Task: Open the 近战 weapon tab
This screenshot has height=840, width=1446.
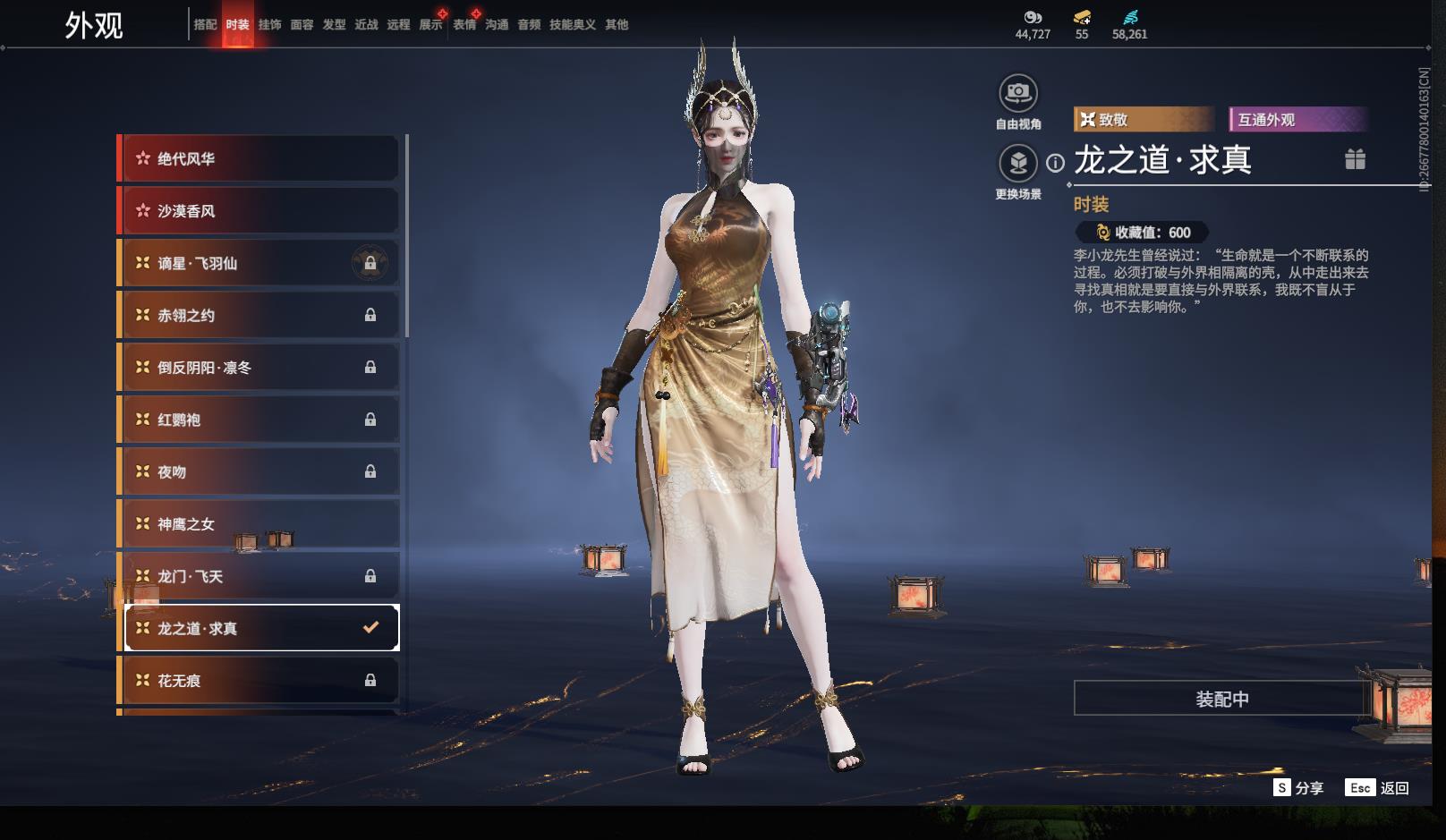Action: (366, 25)
